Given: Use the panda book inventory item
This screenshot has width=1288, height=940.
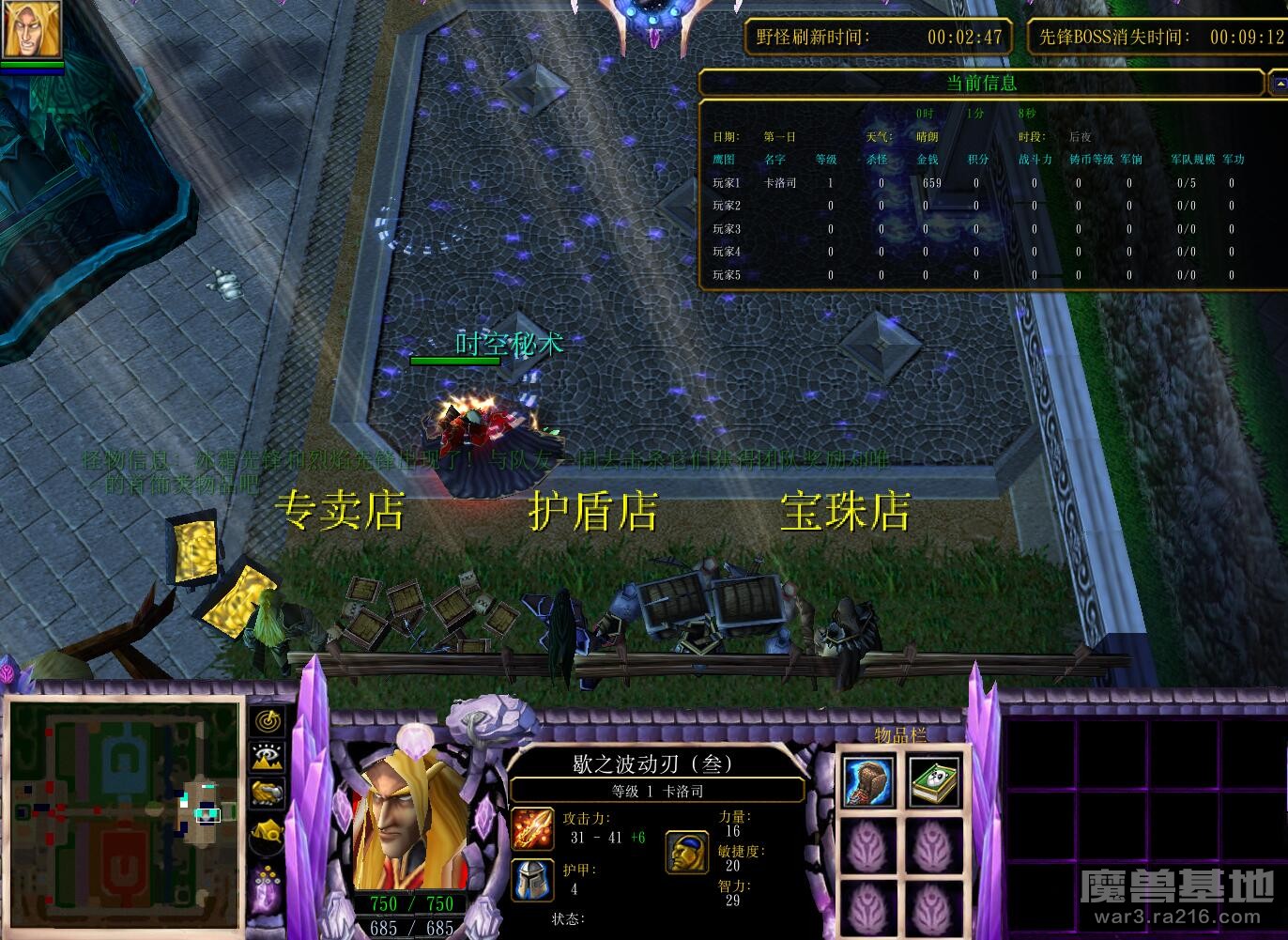Looking at the screenshot, I should (934, 781).
